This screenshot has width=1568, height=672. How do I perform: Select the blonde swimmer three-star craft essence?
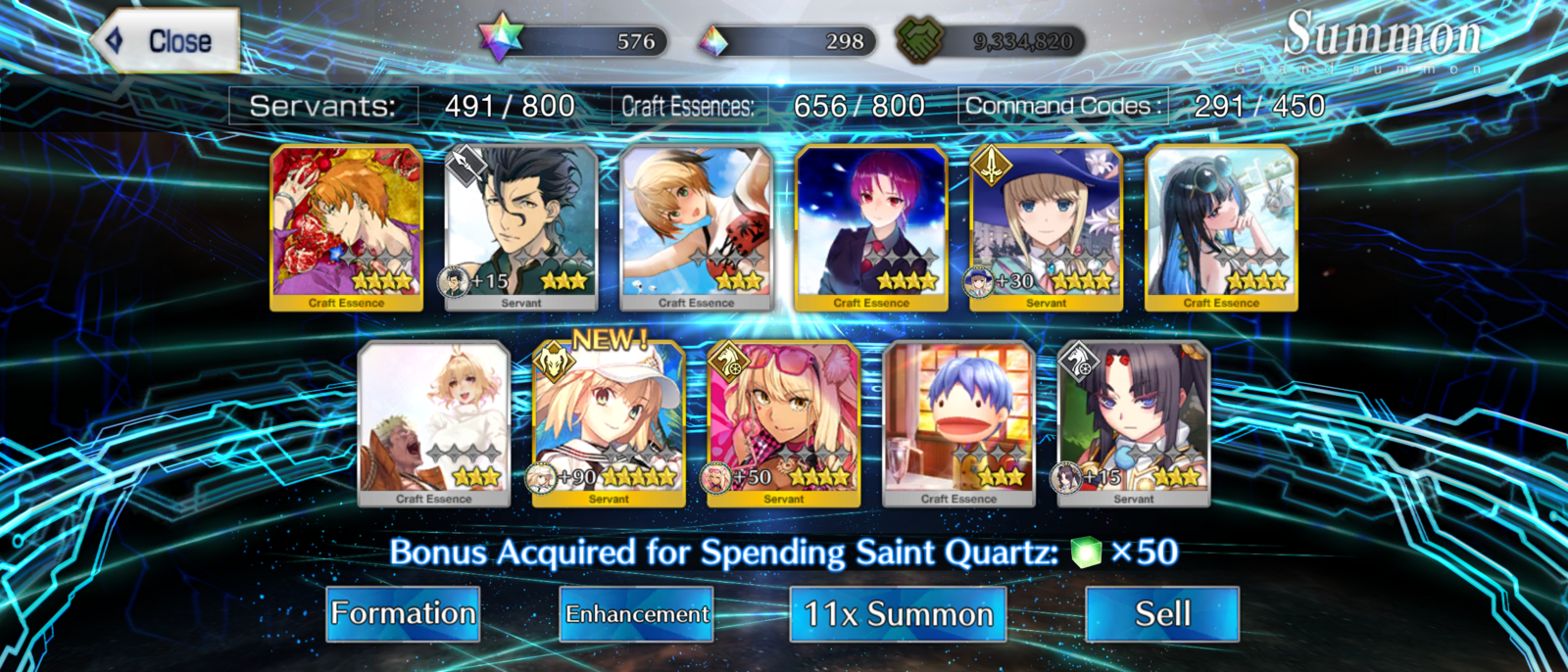pyautogui.click(x=697, y=227)
